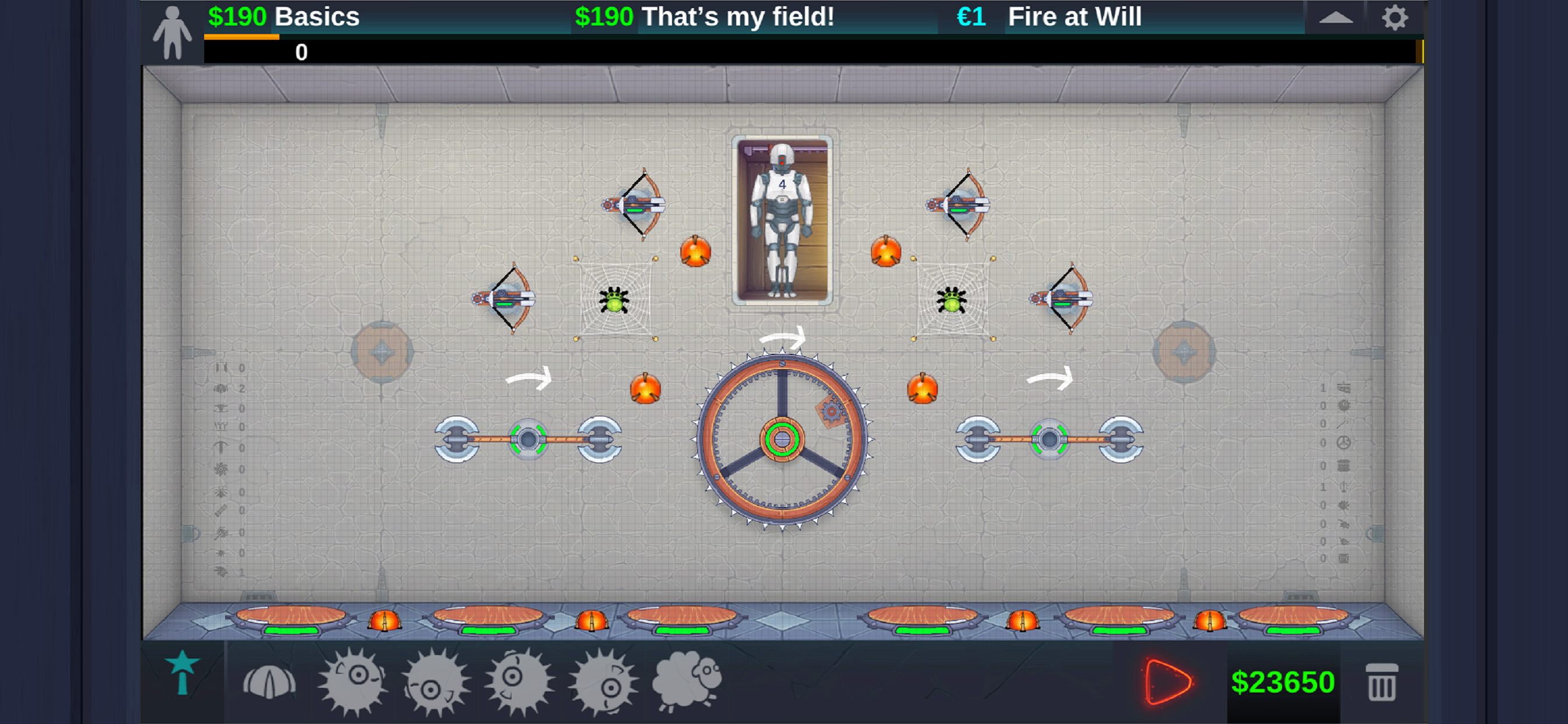The width and height of the screenshot is (1568, 724).
Task: Click the human figure icon
Action: 172,33
